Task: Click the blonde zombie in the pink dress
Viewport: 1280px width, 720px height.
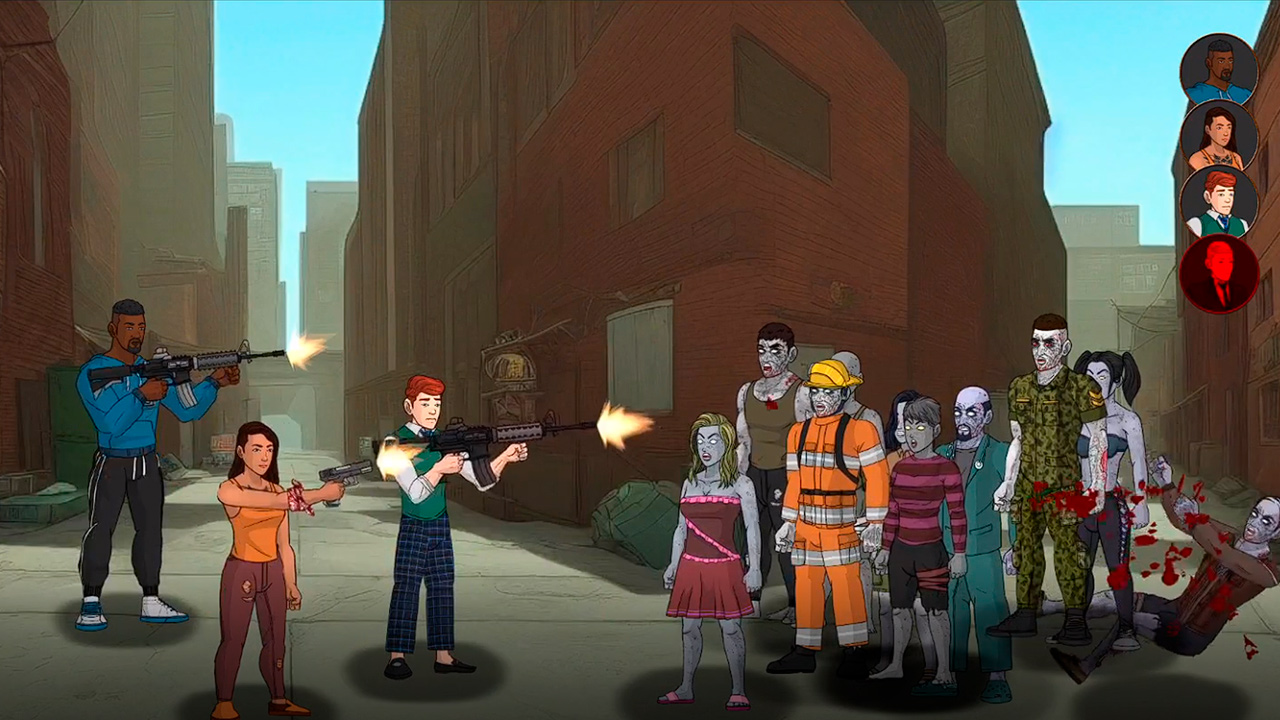Action: pyautogui.click(x=712, y=520)
